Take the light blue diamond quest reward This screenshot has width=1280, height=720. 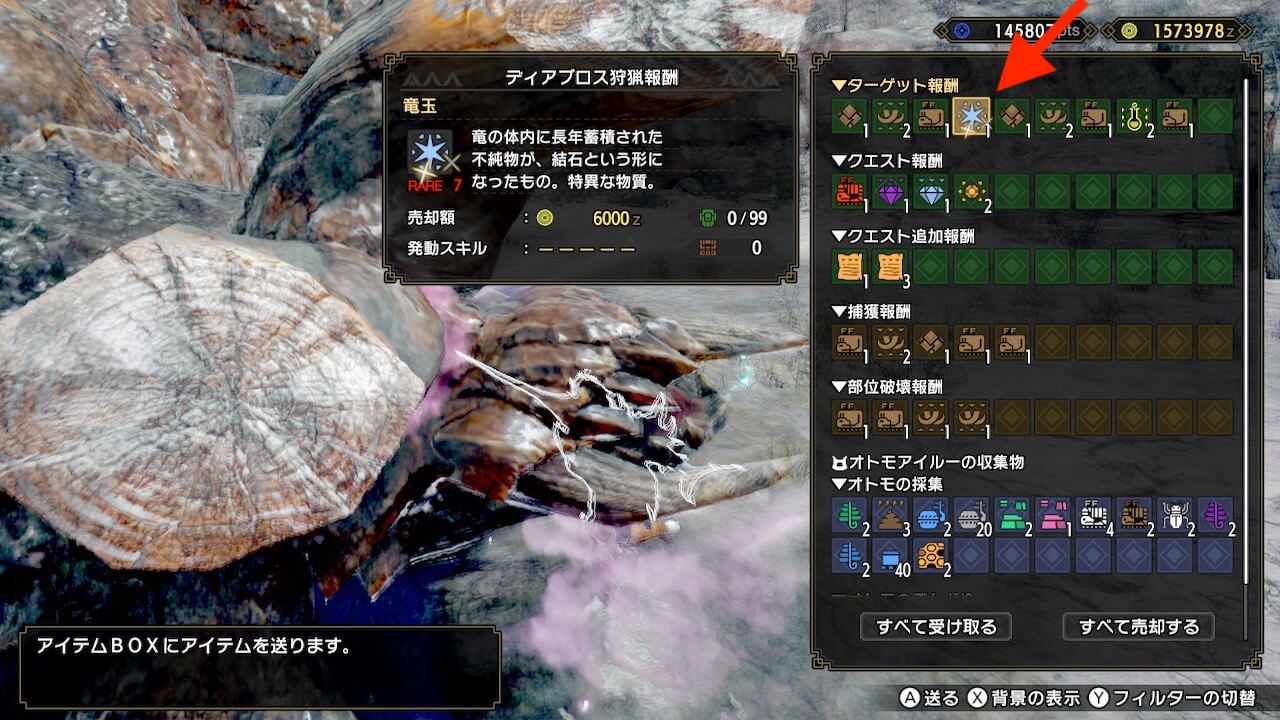(930, 191)
